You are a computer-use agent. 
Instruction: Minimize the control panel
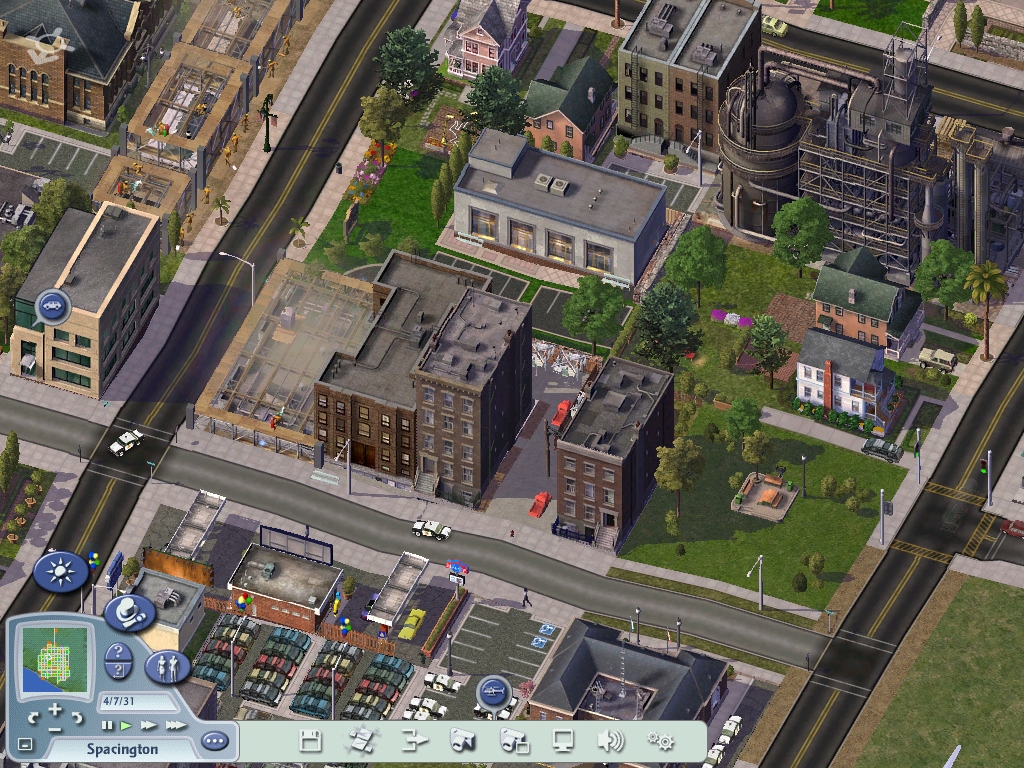point(25,745)
